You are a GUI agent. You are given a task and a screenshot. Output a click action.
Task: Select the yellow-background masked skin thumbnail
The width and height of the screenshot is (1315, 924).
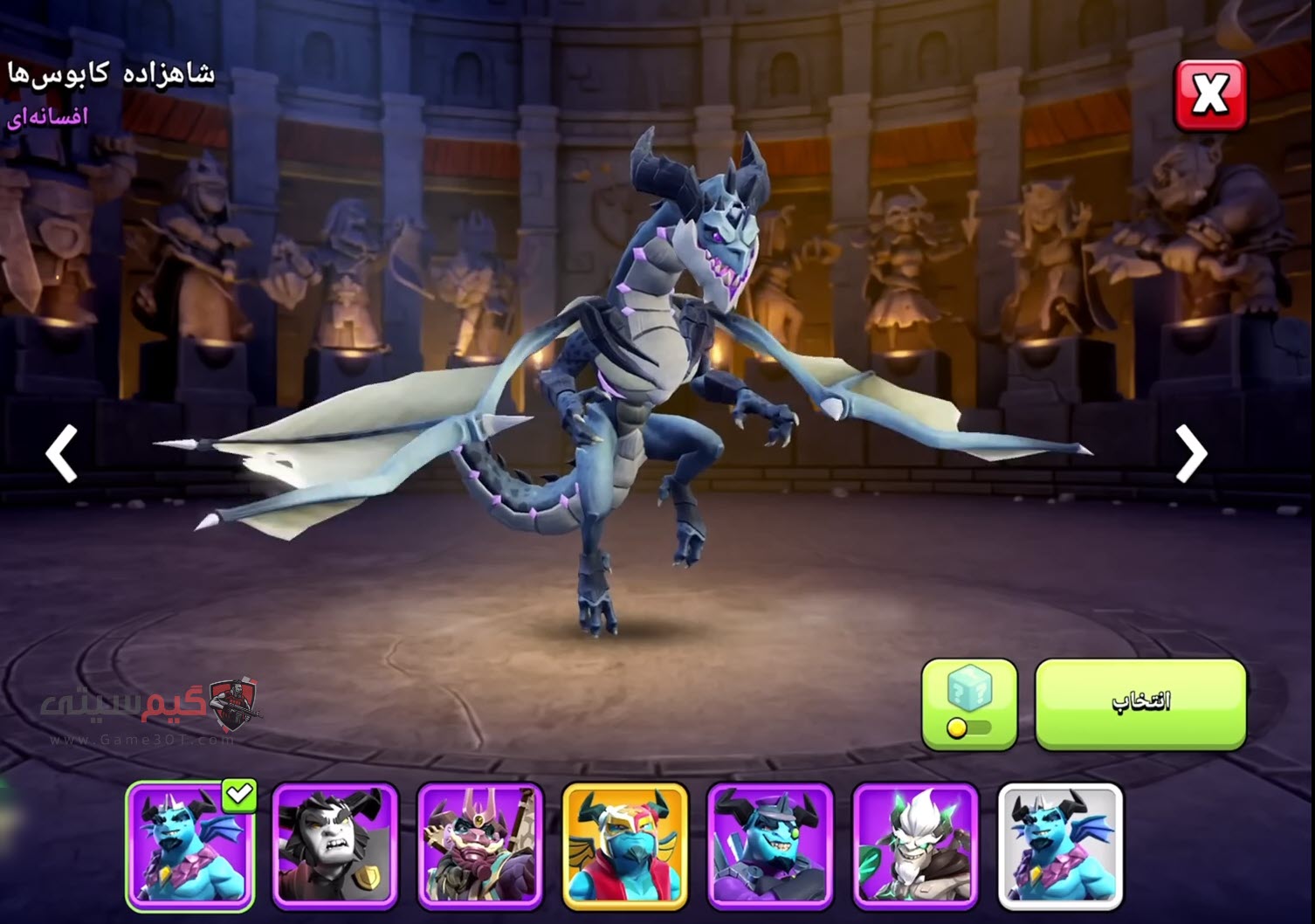click(x=625, y=845)
